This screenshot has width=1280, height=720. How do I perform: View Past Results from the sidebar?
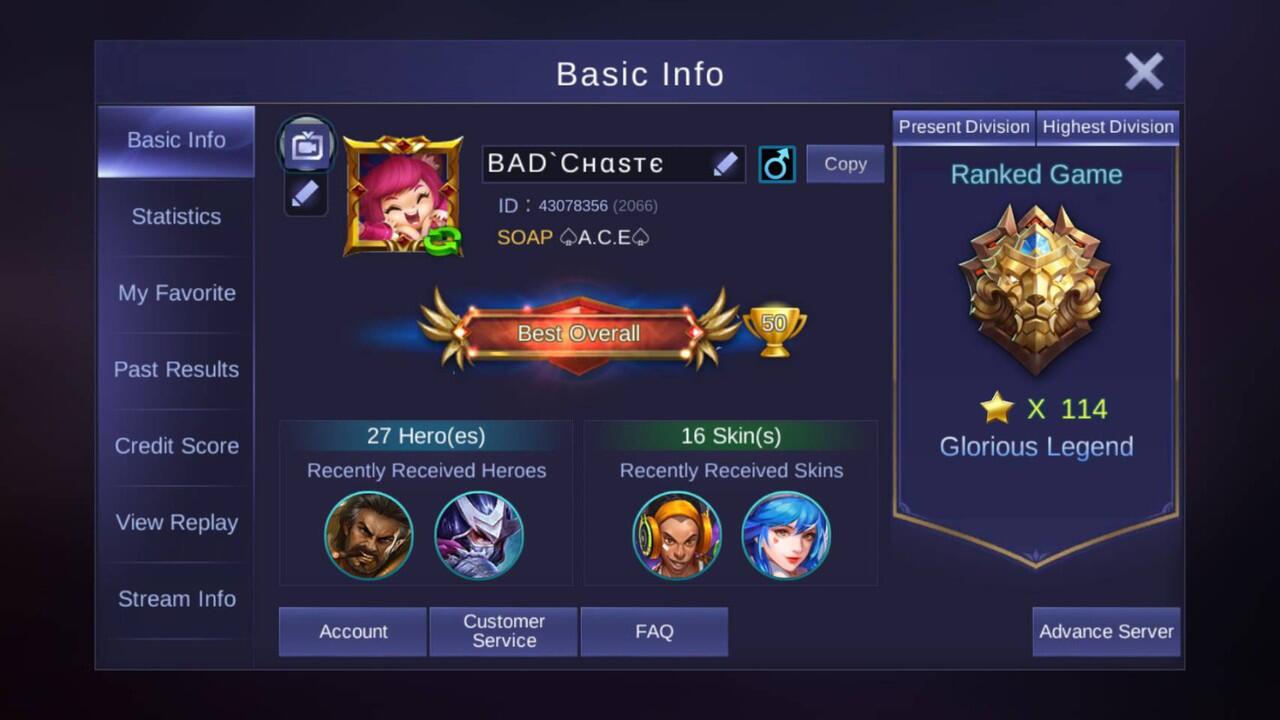point(176,369)
